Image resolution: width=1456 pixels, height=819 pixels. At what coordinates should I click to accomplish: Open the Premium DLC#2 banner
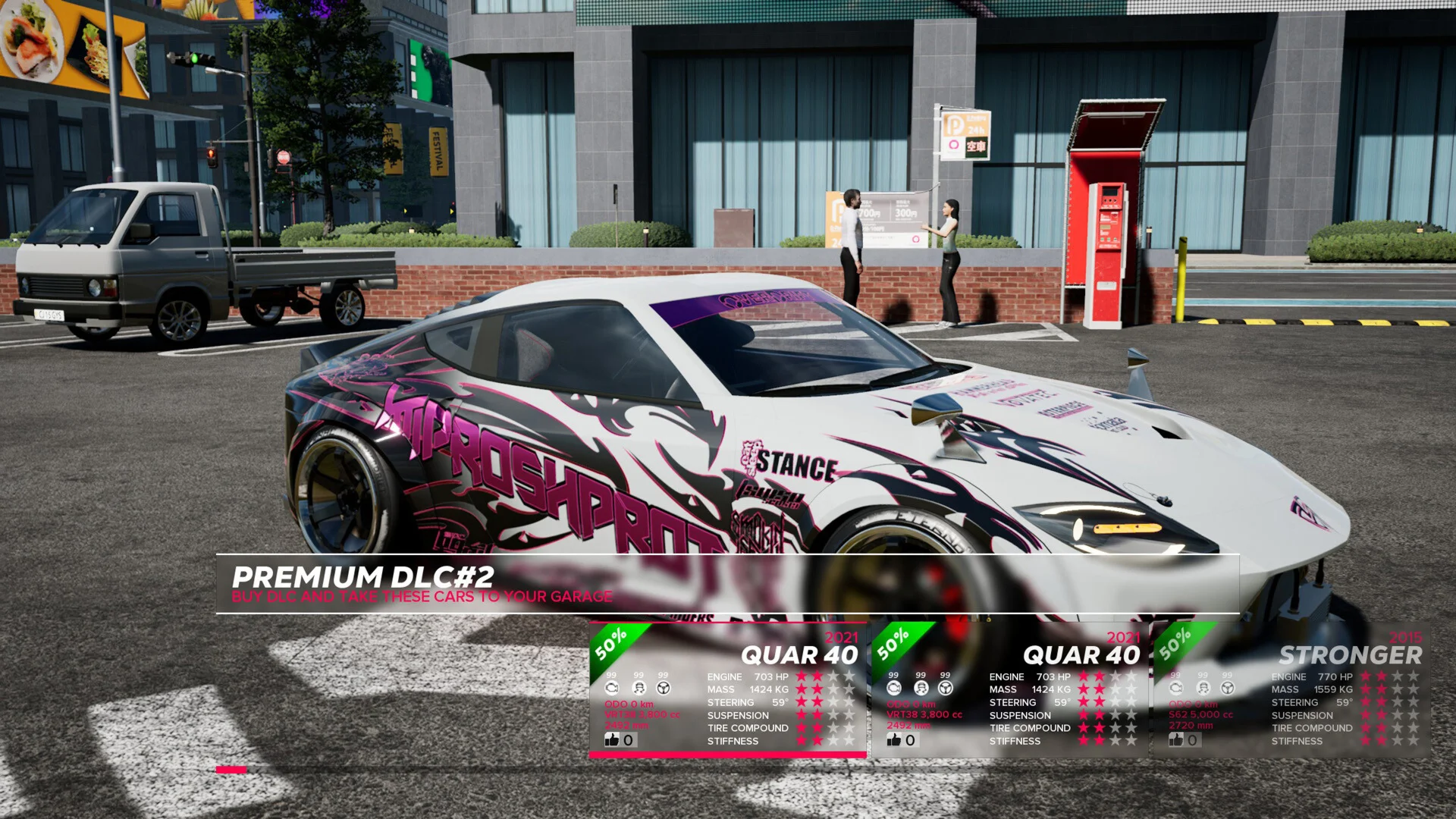pos(726,584)
